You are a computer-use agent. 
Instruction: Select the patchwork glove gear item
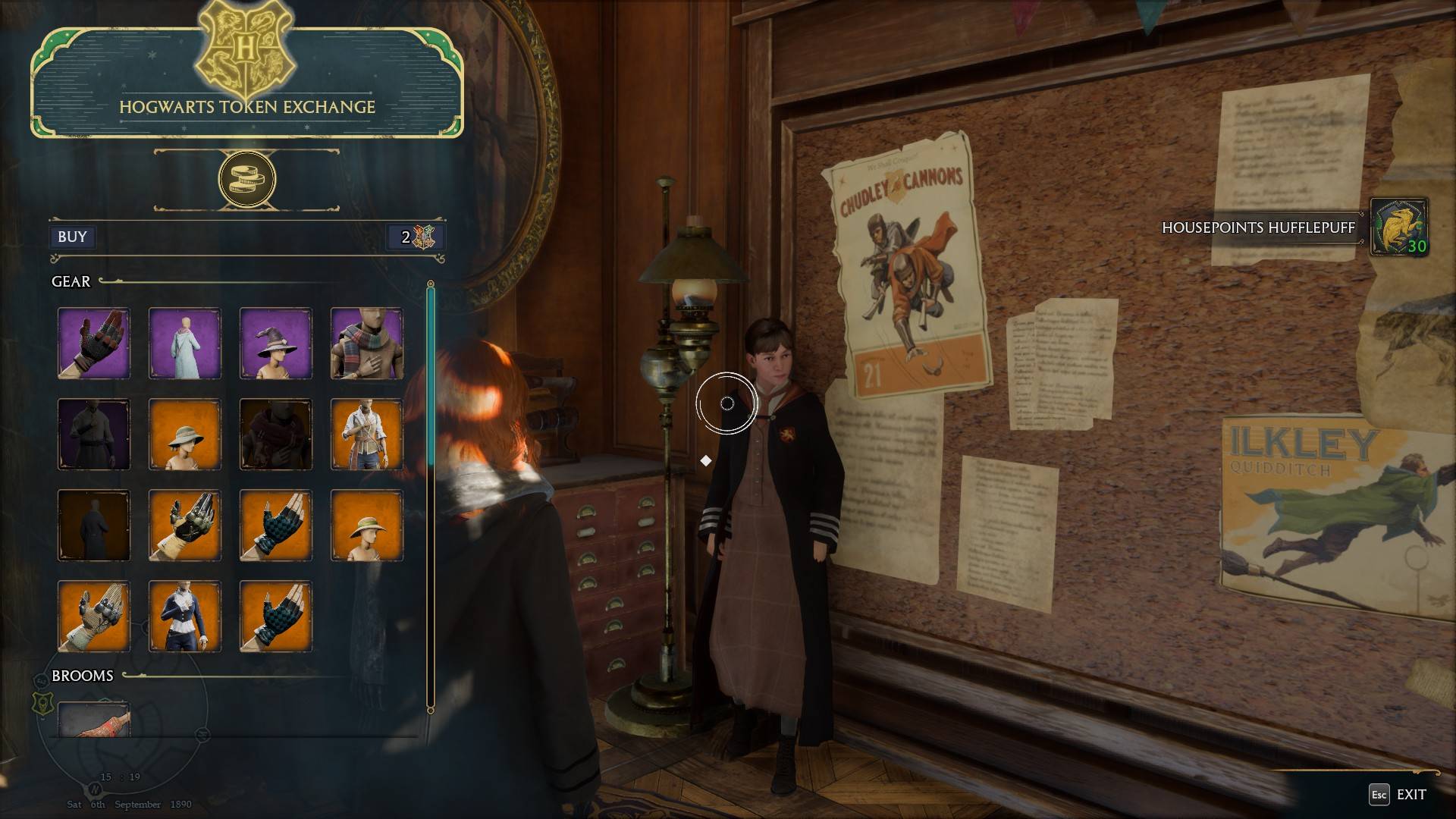point(93,343)
